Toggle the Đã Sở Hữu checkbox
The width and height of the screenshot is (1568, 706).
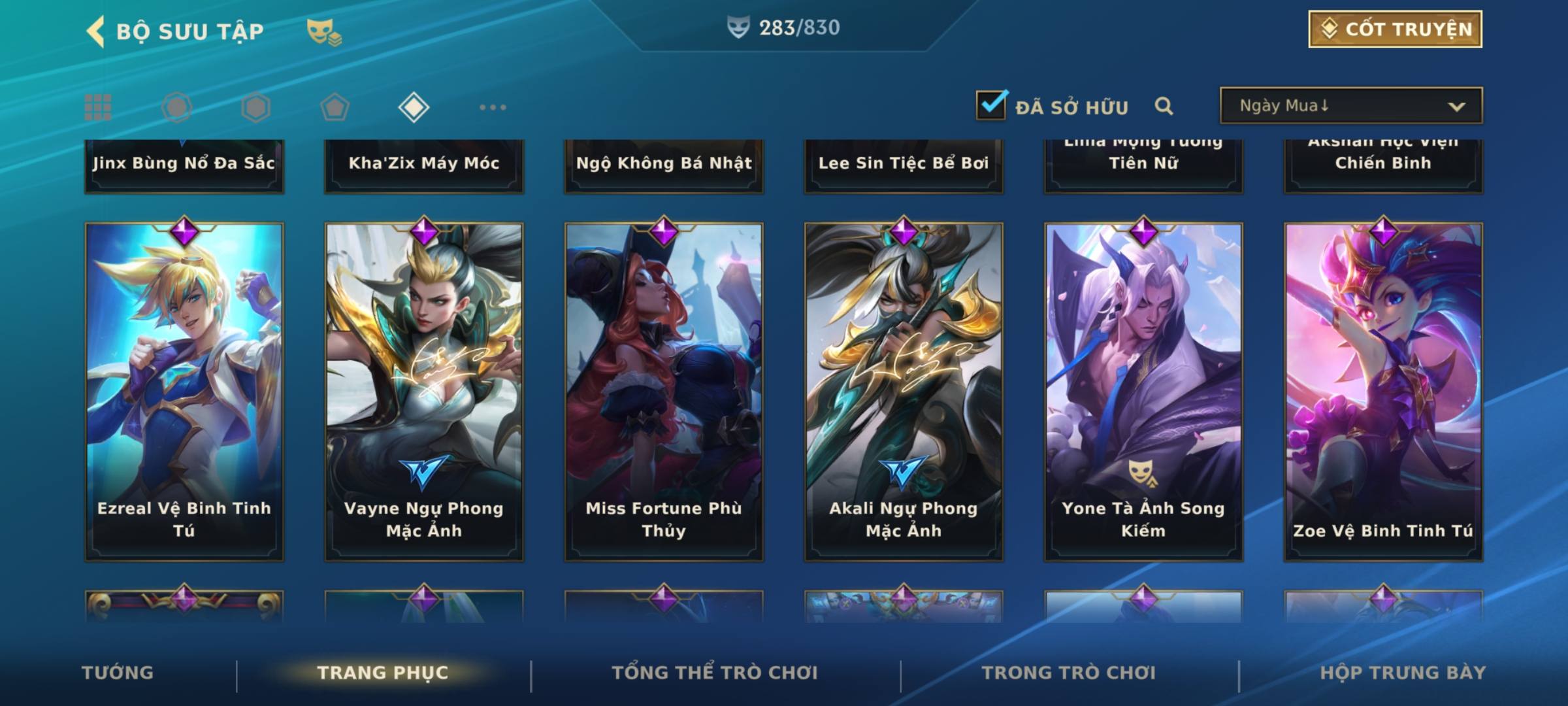point(991,105)
